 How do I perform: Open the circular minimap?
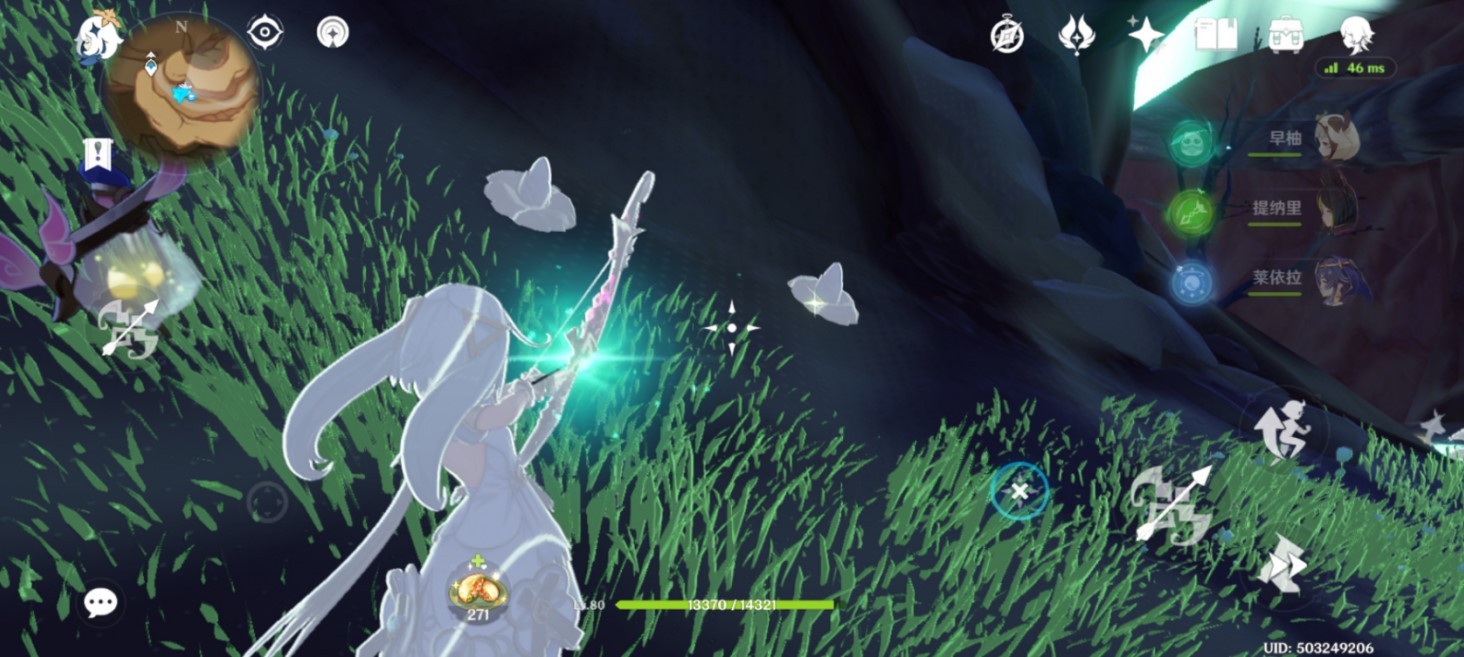182,88
